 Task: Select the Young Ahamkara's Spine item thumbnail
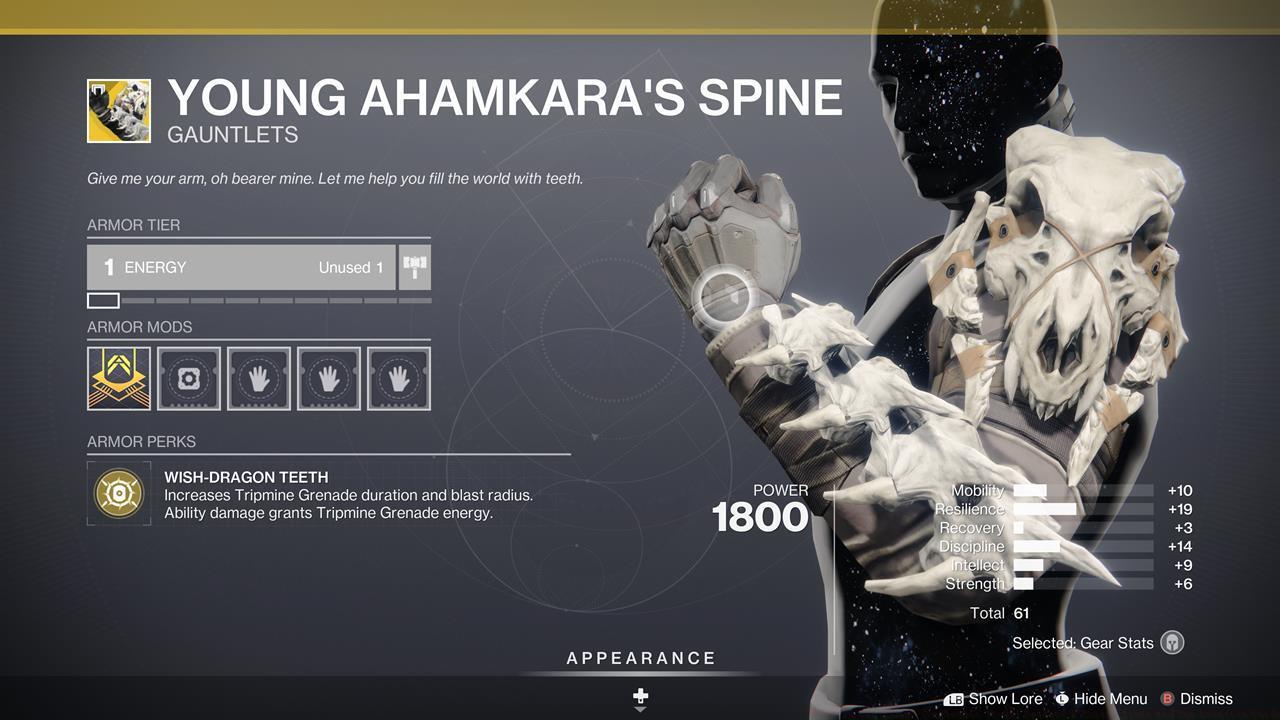119,110
